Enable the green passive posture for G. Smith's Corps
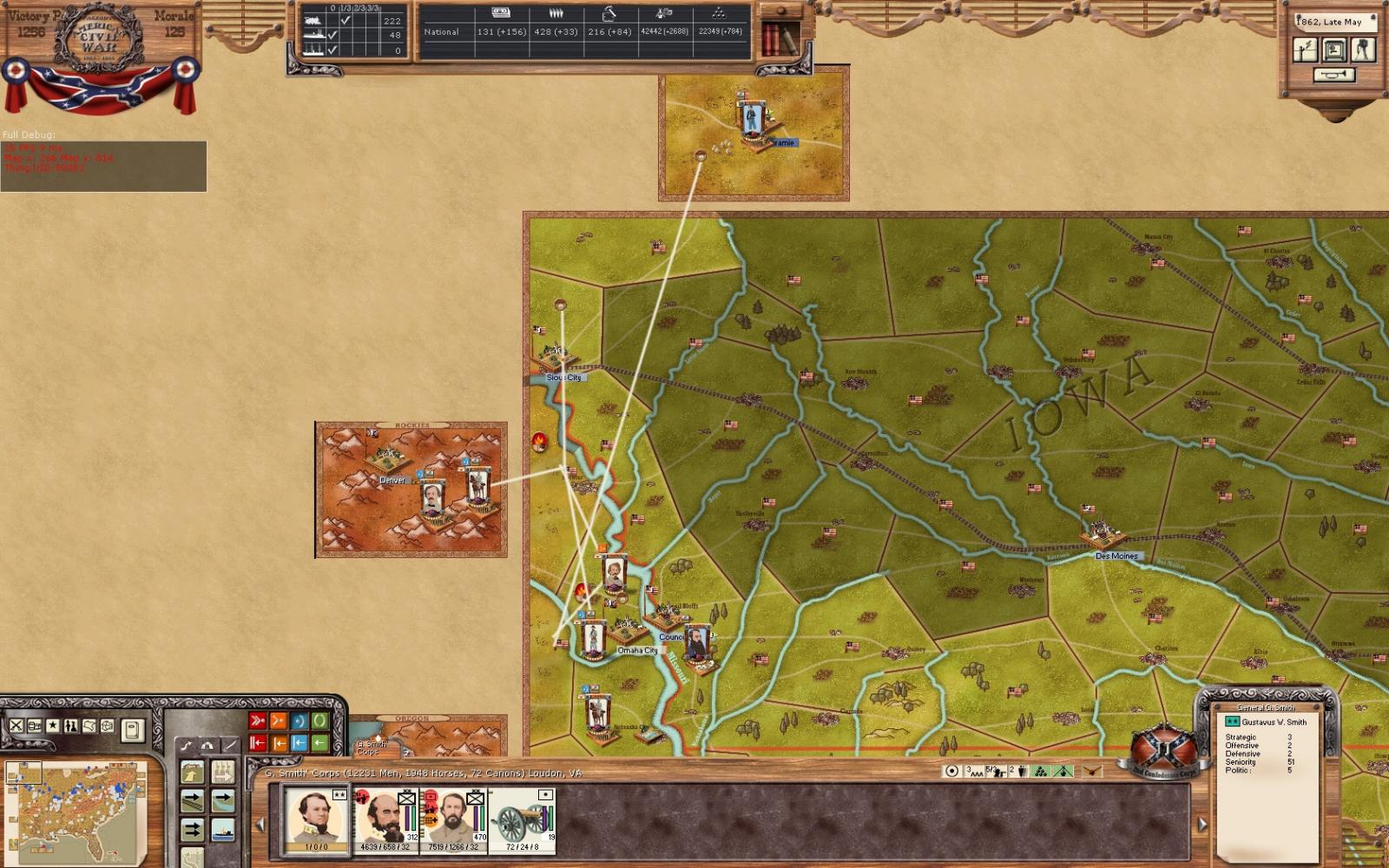 tap(319, 720)
